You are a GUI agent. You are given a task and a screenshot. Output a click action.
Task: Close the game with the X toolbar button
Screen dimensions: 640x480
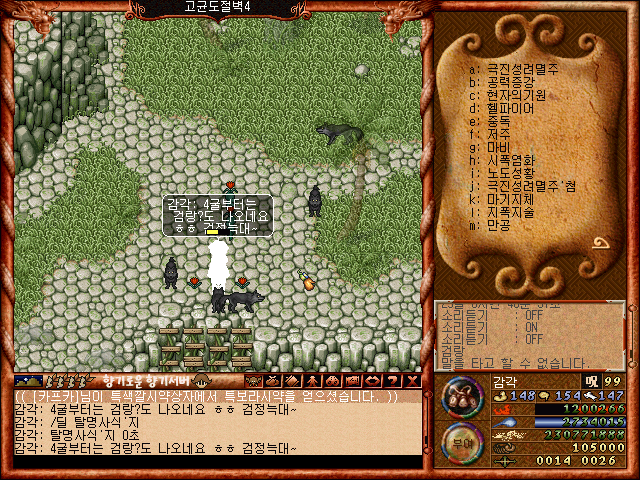coord(412,381)
